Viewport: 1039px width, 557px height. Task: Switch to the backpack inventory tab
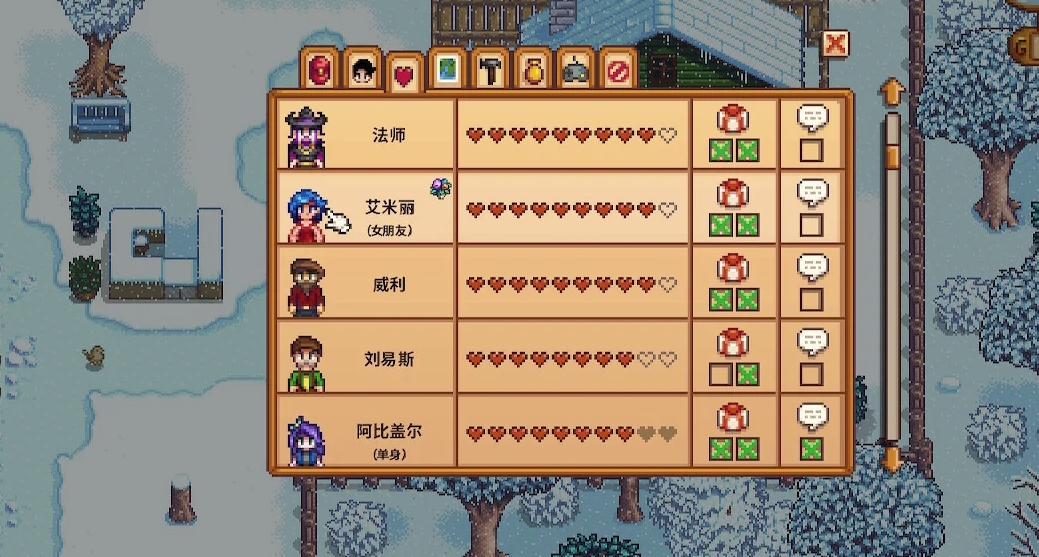tap(320, 72)
